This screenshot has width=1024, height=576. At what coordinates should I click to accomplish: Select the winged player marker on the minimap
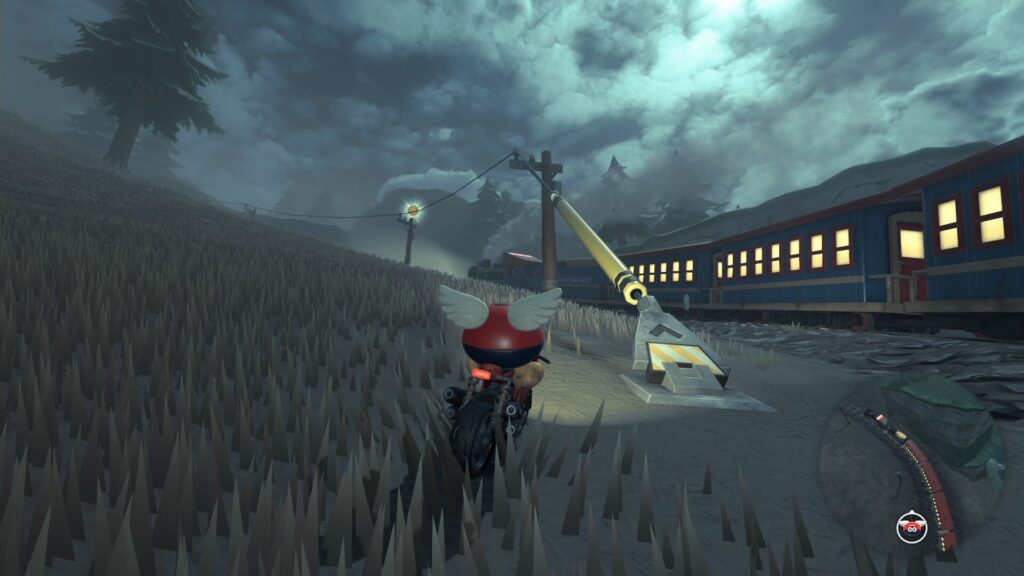pyautogui.click(x=911, y=526)
